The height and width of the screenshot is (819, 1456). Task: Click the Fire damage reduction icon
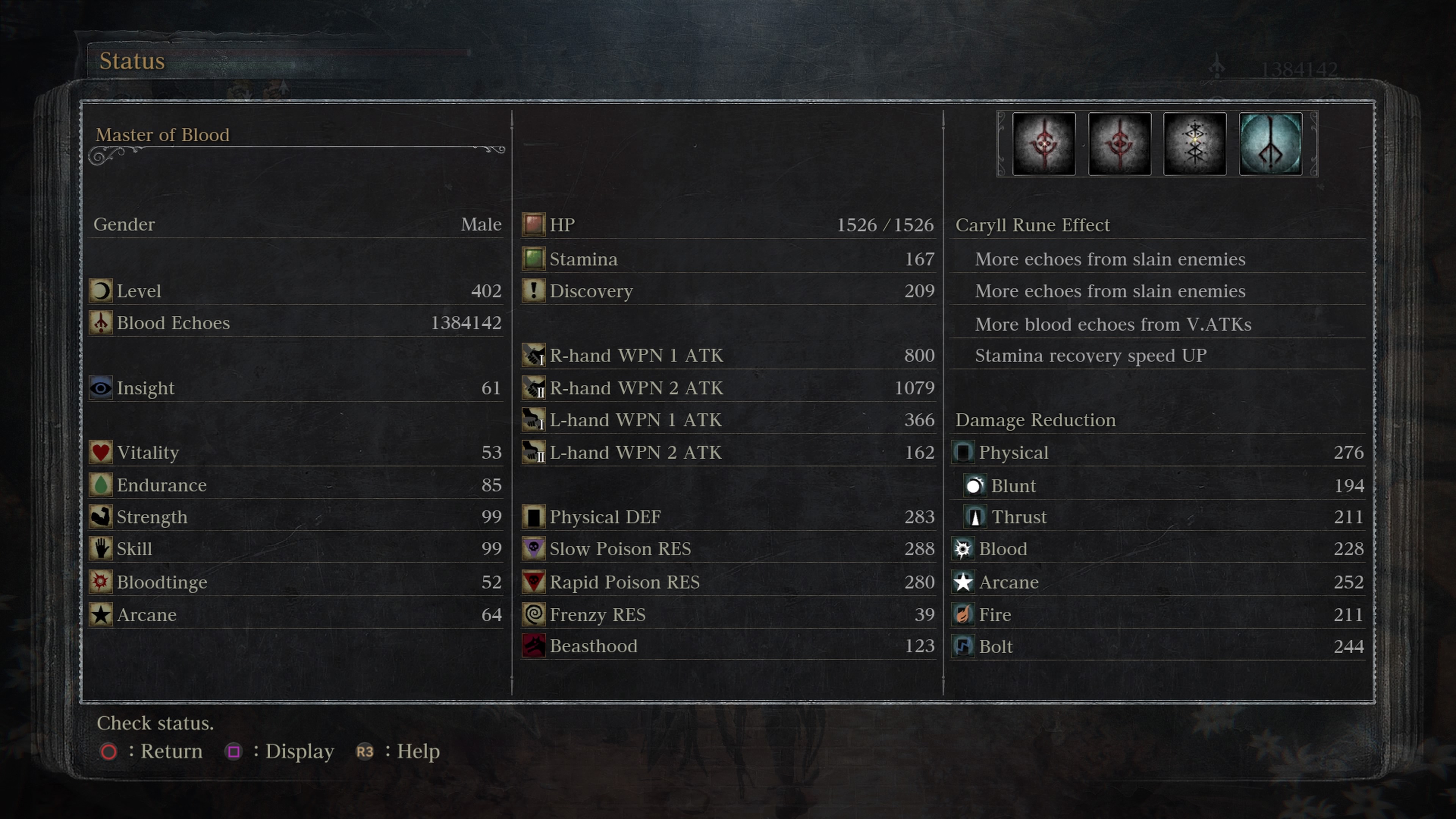[x=963, y=614]
